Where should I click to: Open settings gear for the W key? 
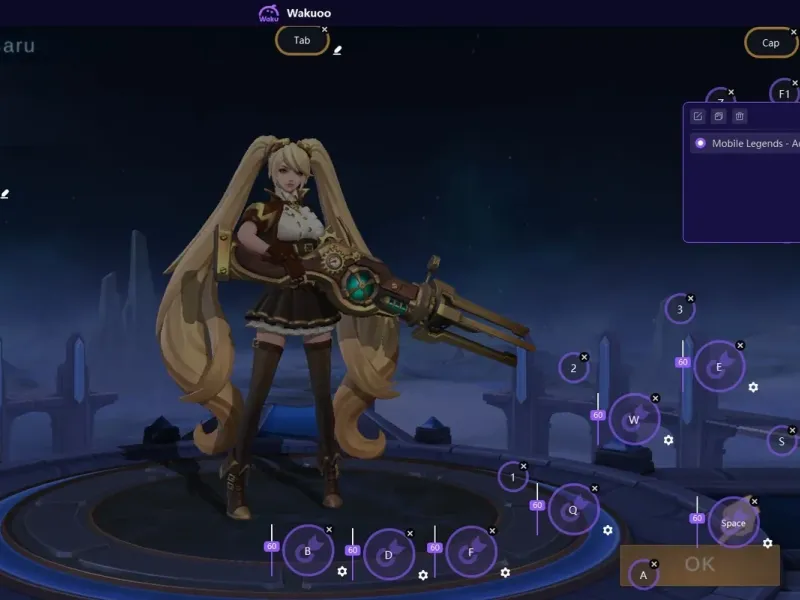(x=668, y=440)
